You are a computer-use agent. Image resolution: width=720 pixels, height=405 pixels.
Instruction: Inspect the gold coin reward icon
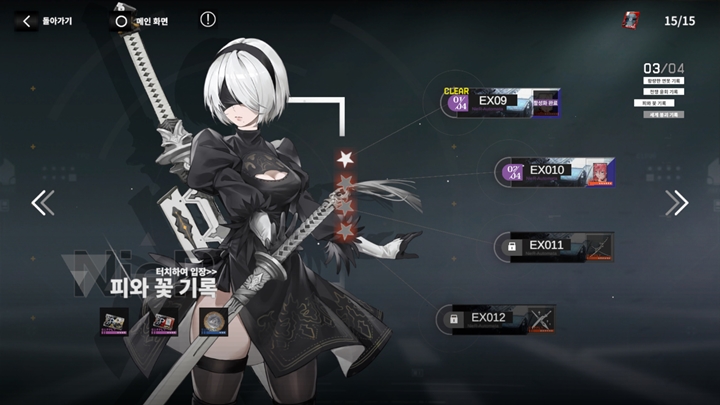(x=211, y=321)
